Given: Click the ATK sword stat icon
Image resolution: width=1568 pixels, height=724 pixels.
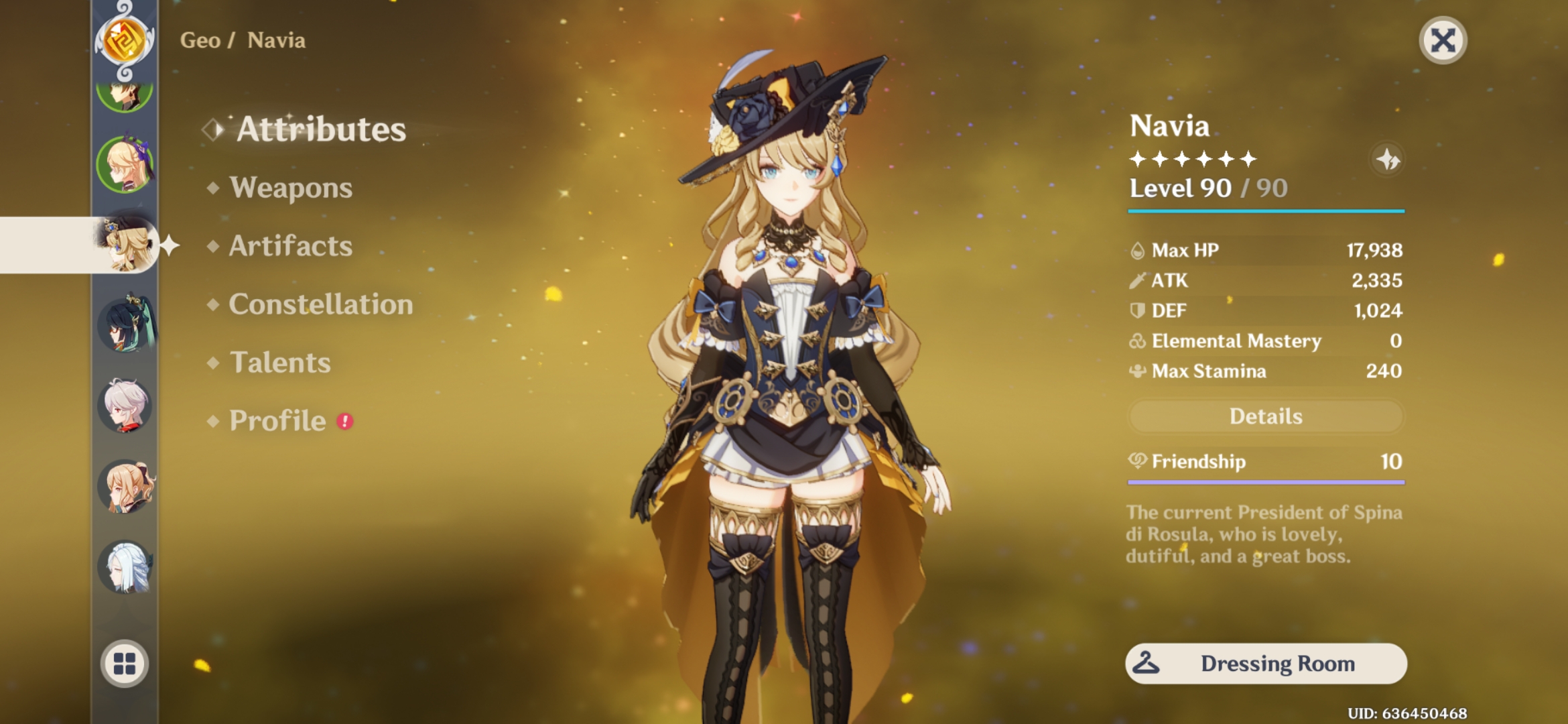Looking at the screenshot, I should (x=1139, y=280).
